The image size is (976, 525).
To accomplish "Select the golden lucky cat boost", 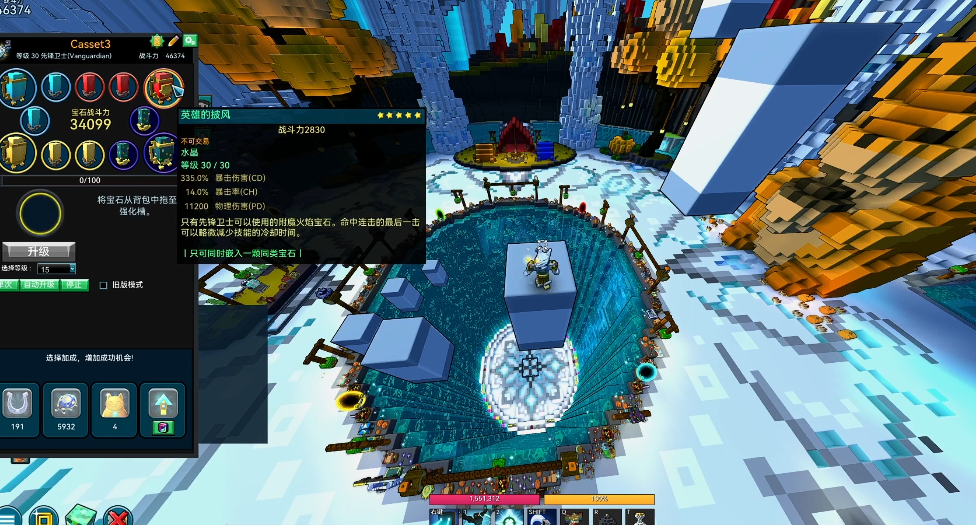I will click(115, 405).
